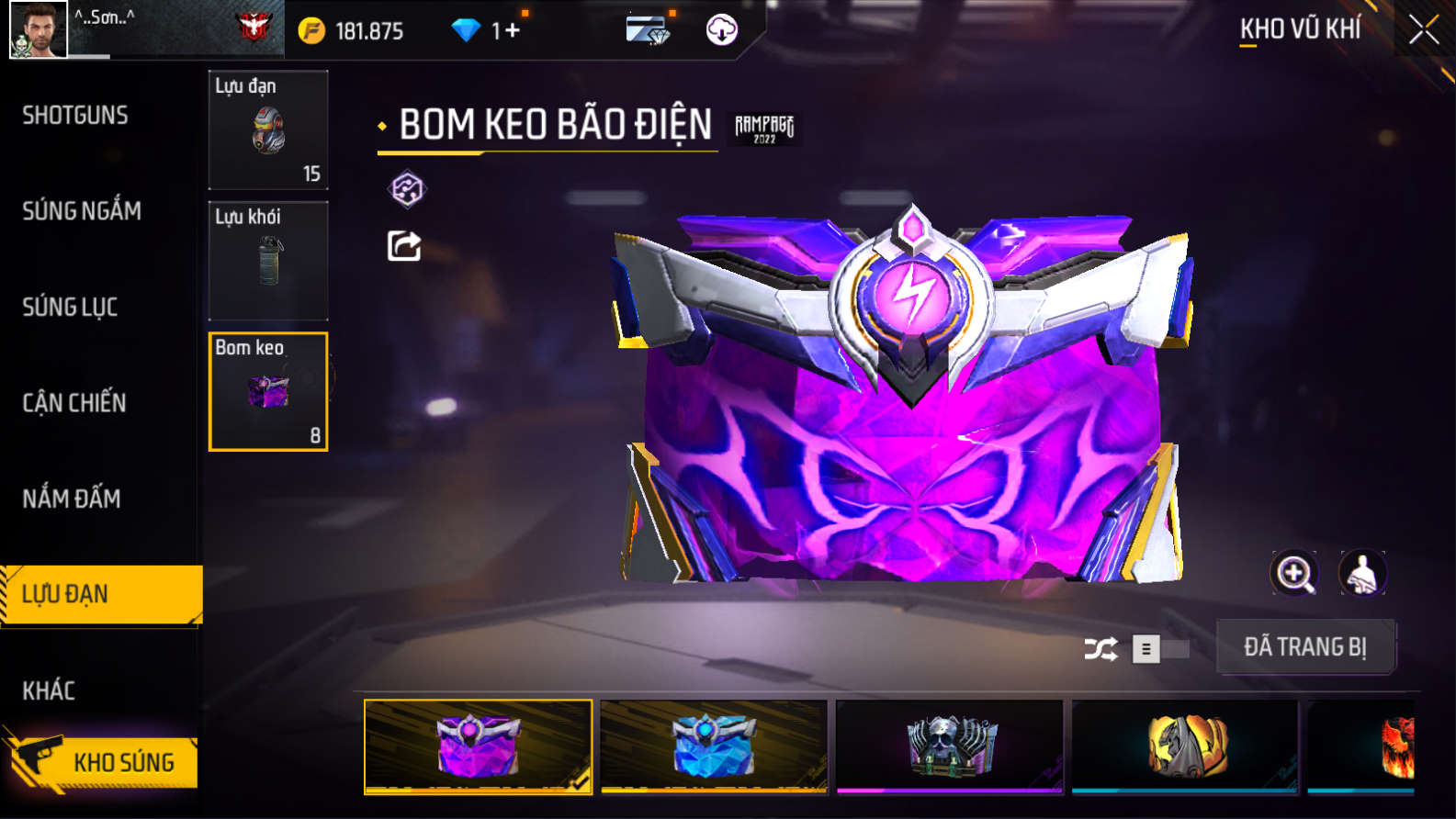
Task: Open the Nắm Đấm category
Action: pos(72,499)
